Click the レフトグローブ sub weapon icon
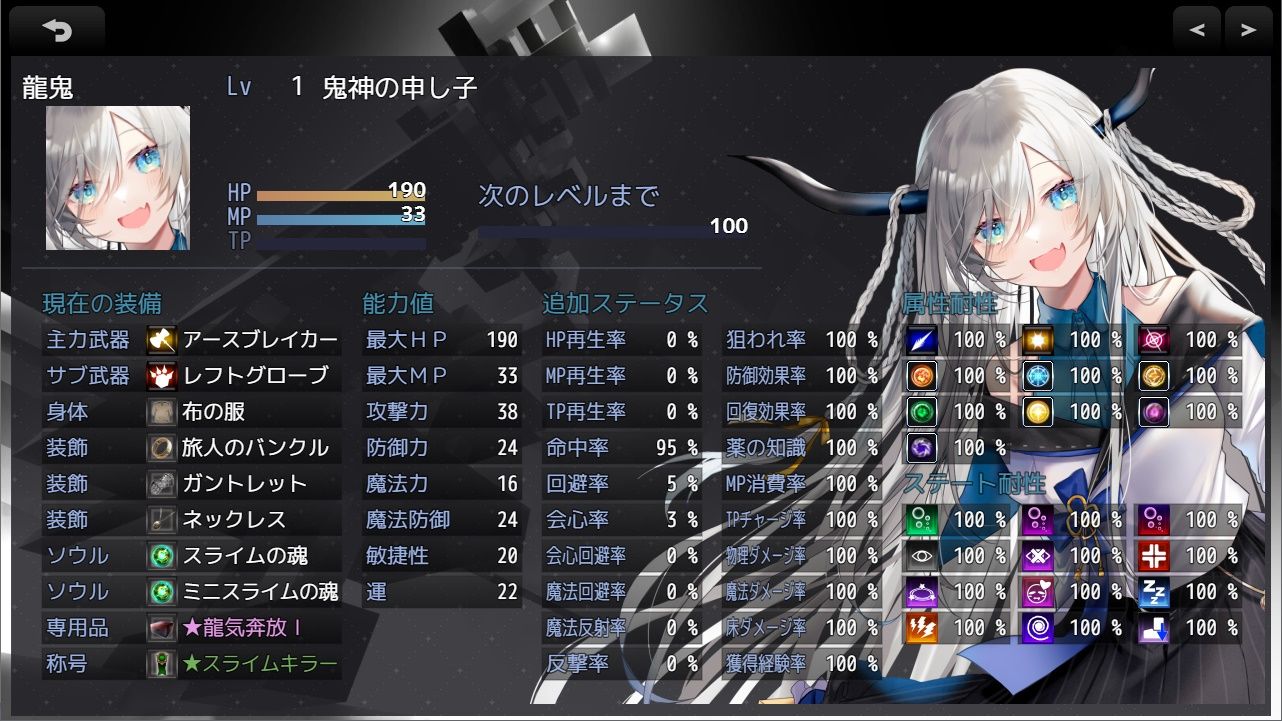Viewport: 1282px width, 721px height. [158, 376]
